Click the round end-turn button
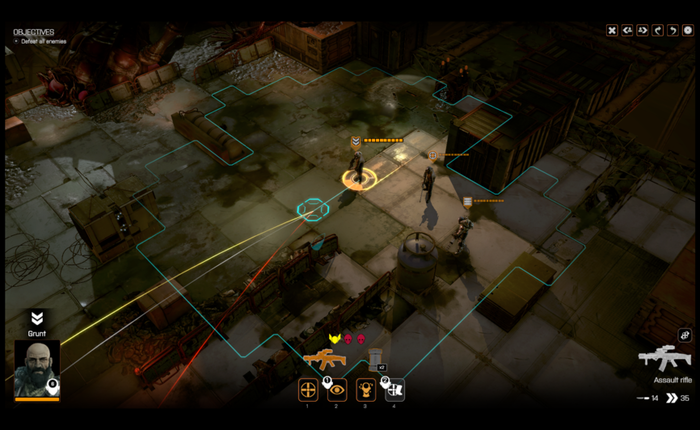The width and height of the screenshot is (700, 430). pos(687,30)
